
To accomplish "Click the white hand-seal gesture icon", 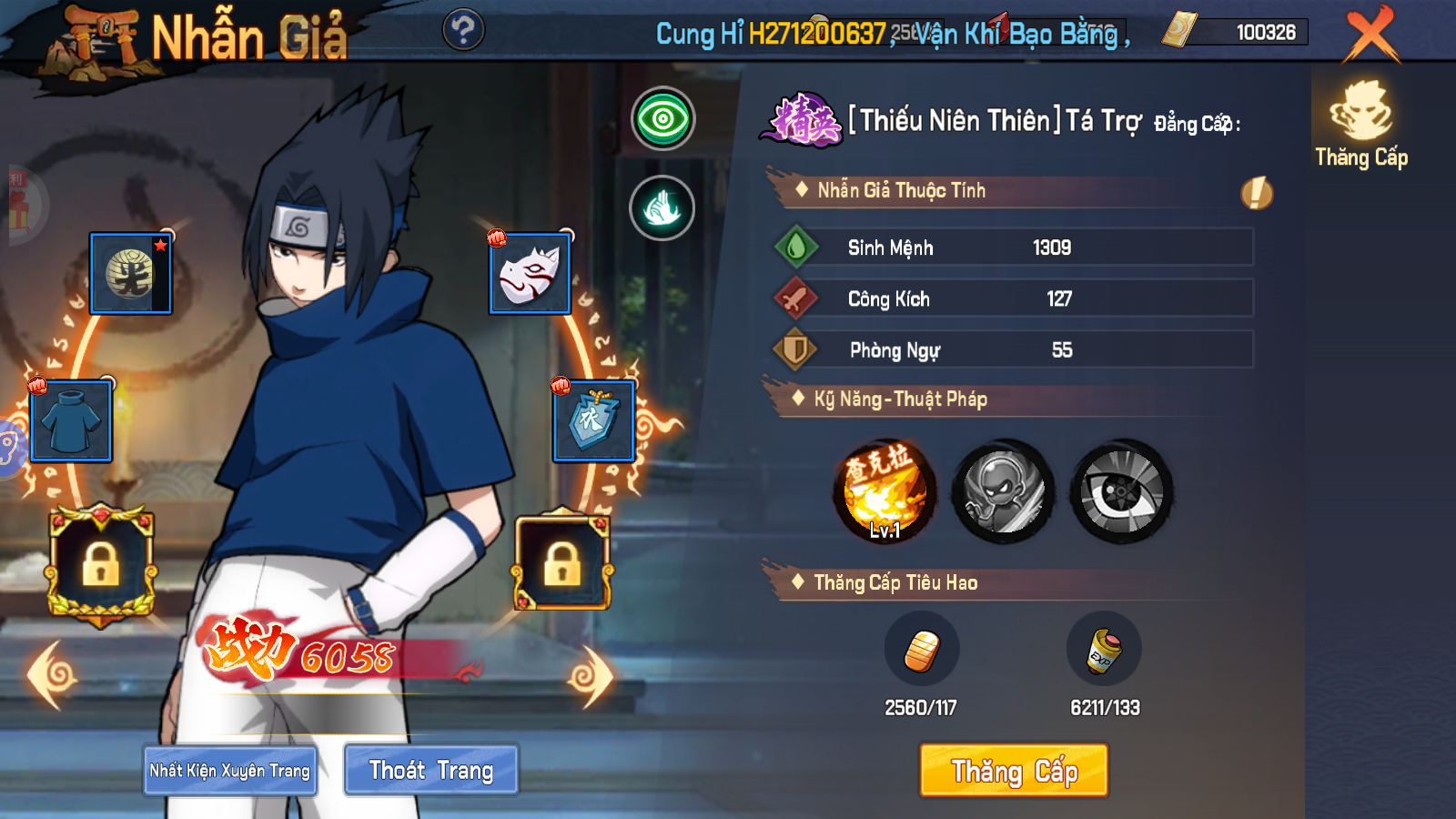I will point(663,207).
